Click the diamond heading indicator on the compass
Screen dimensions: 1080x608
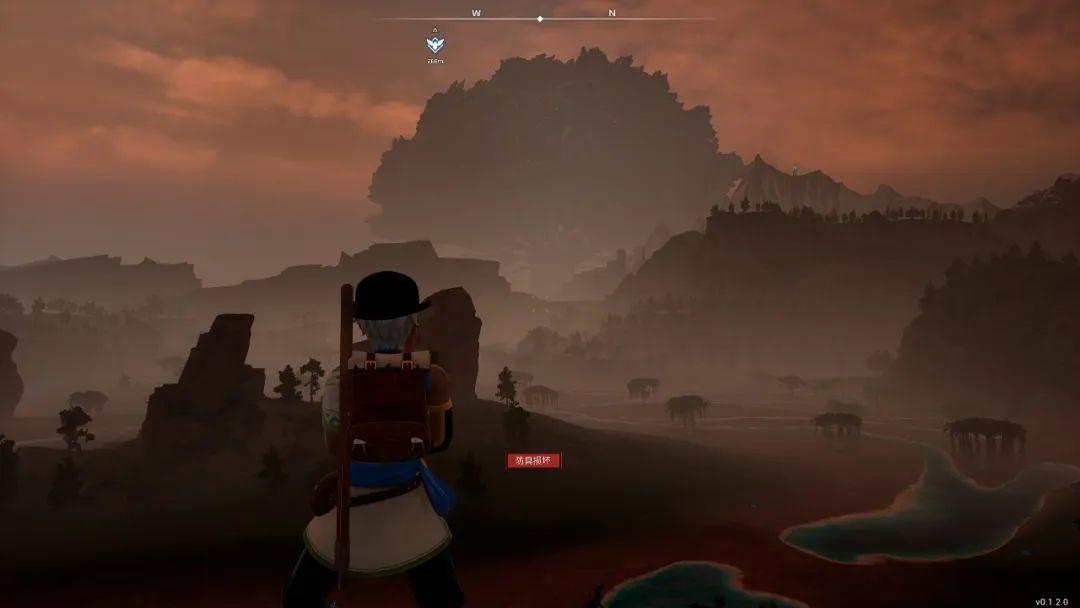[x=540, y=18]
